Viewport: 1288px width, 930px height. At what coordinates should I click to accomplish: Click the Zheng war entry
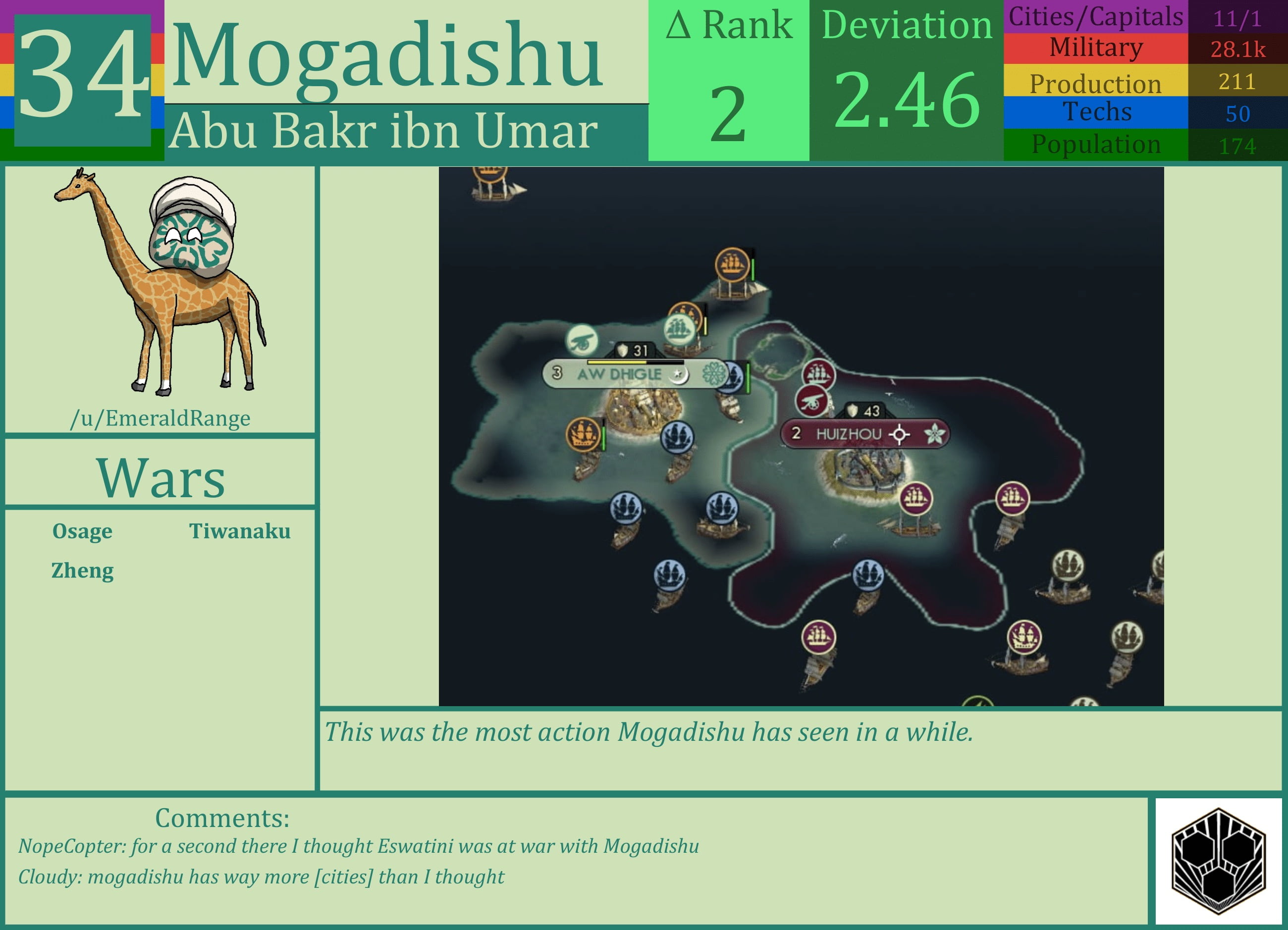[x=82, y=570]
